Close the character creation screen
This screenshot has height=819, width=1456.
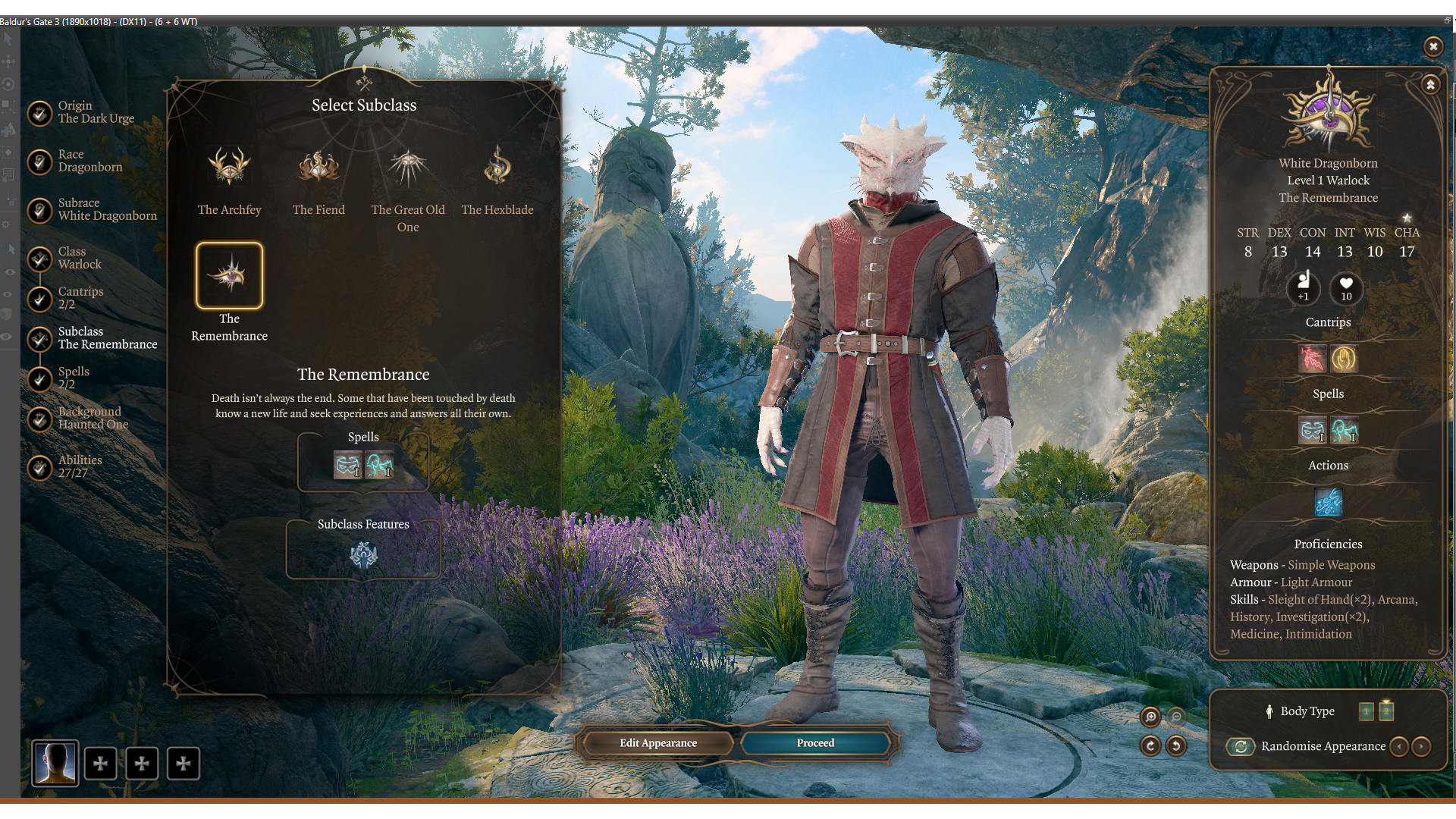click(x=1432, y=46)
